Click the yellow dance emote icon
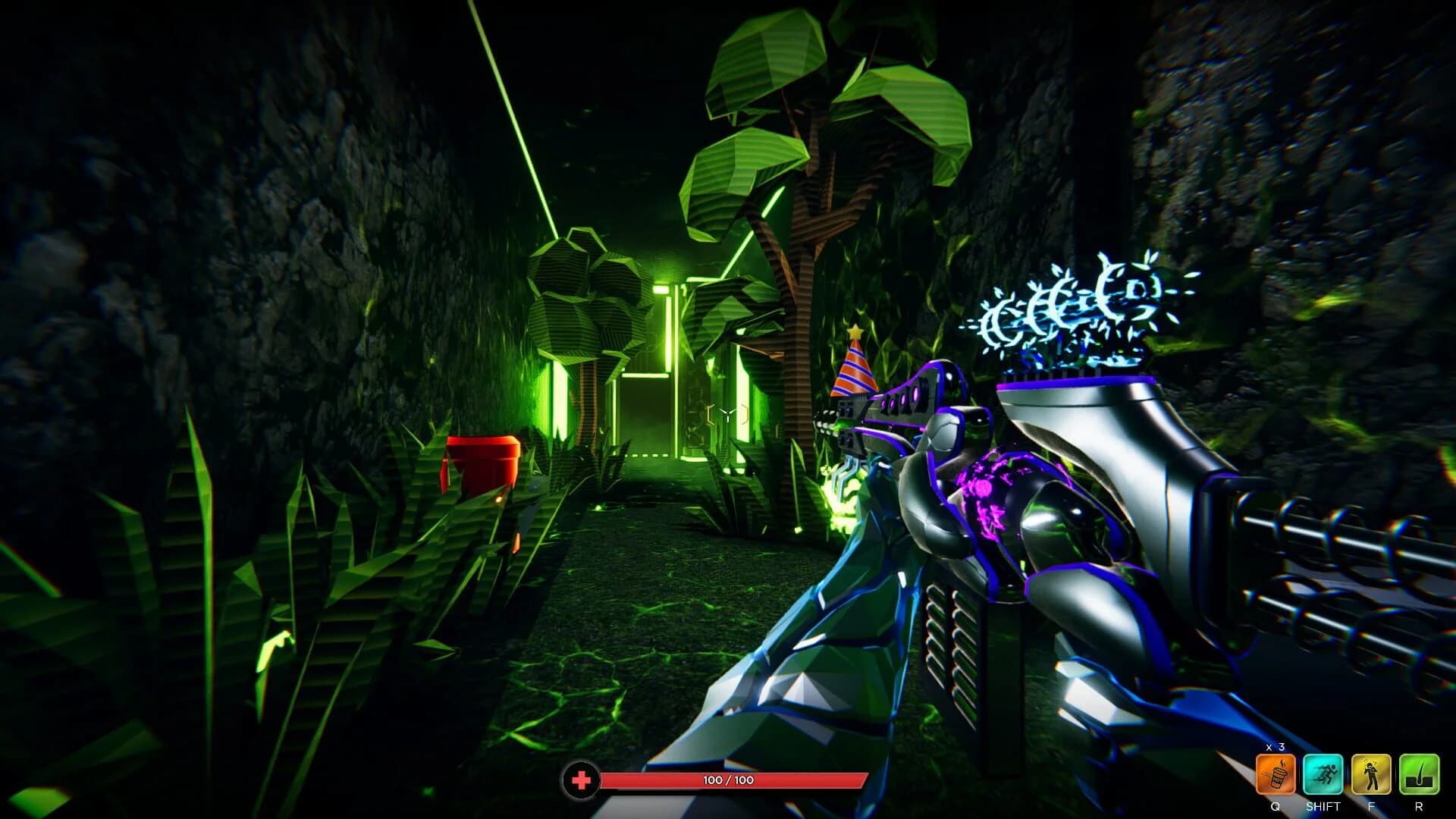Screen dimensions: 1456x819 (1370, 775)
